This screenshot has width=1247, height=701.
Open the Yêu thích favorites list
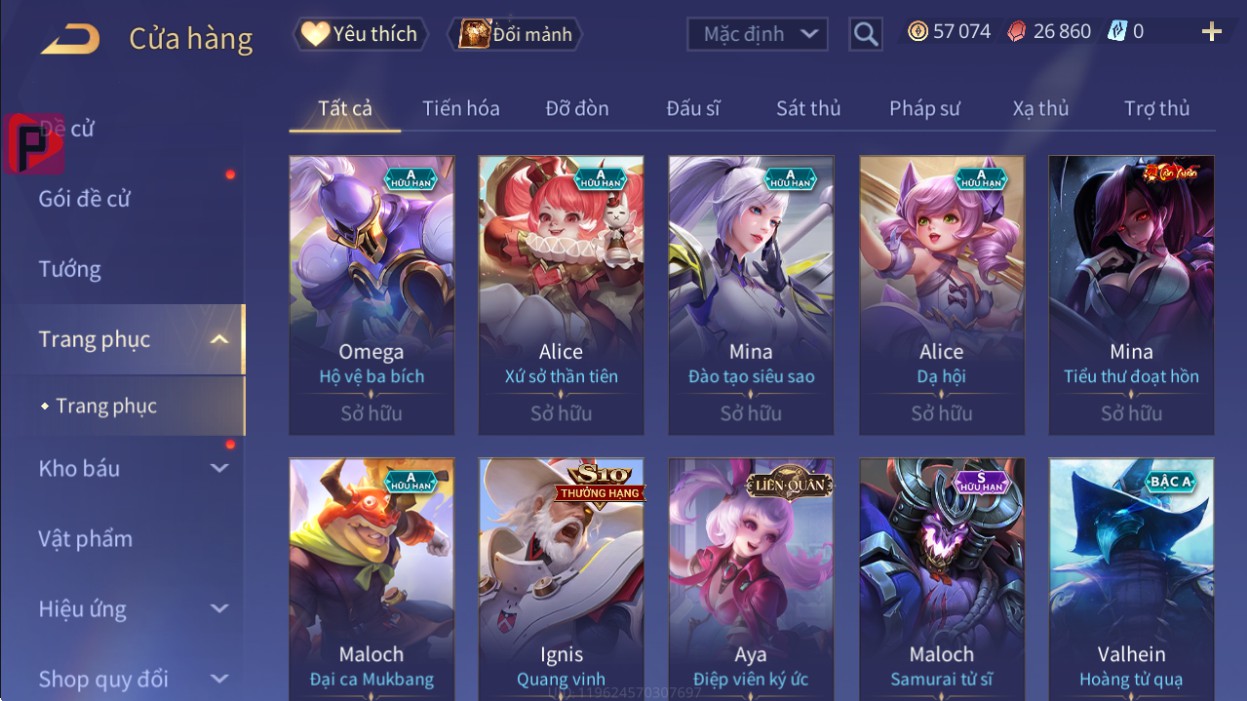point(360,34)
